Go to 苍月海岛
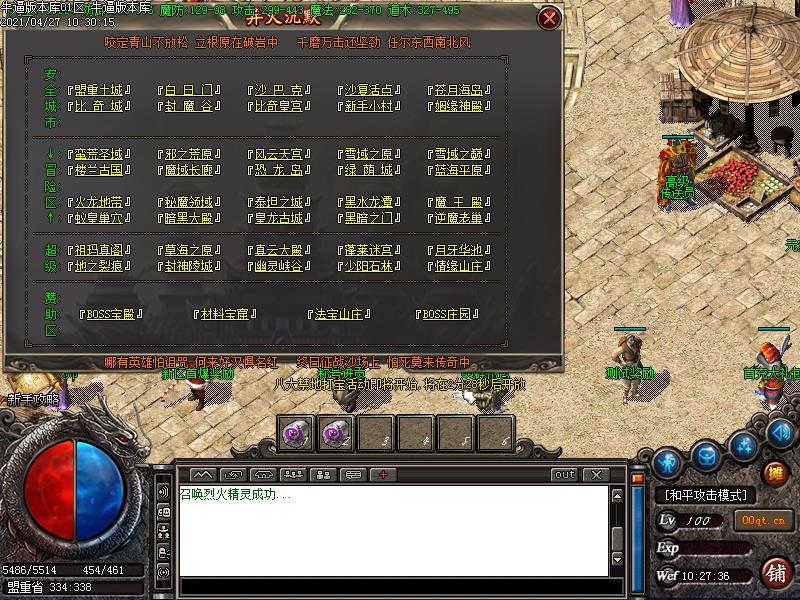The image size is (800, 600). pos(458,89)
